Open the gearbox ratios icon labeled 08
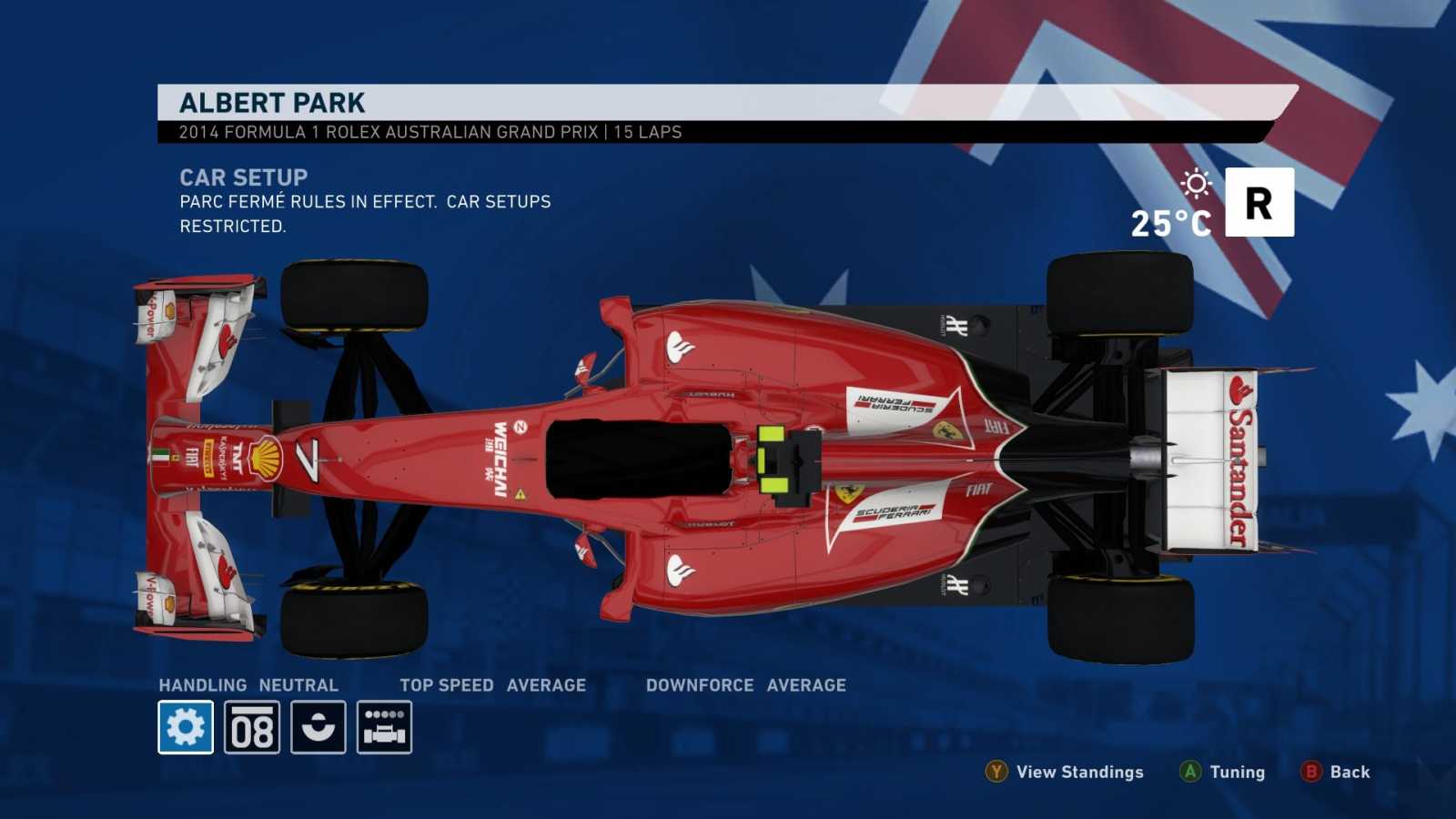Screen dimensions: 1456x819 click(252, 725)
